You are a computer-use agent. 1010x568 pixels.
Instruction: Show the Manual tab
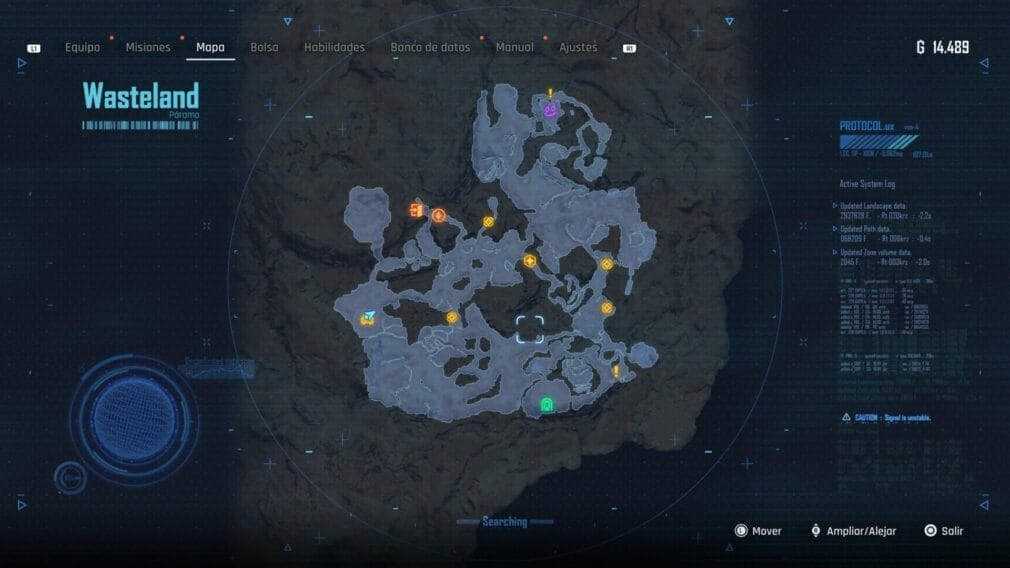514,47
